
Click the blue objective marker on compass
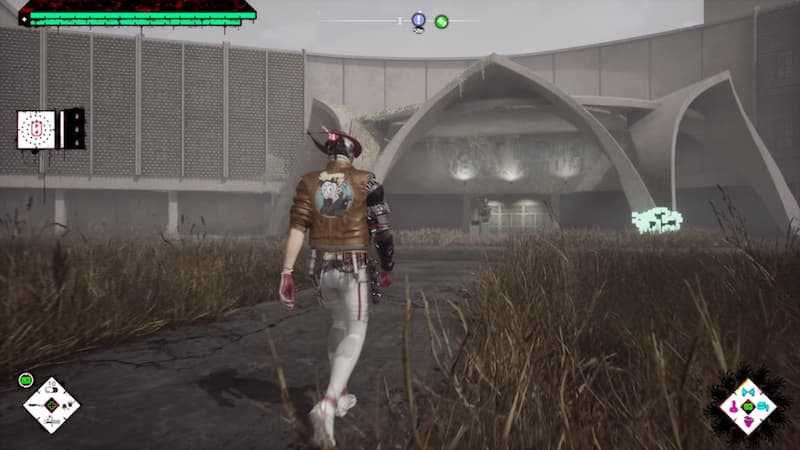(x=418, y=20)
